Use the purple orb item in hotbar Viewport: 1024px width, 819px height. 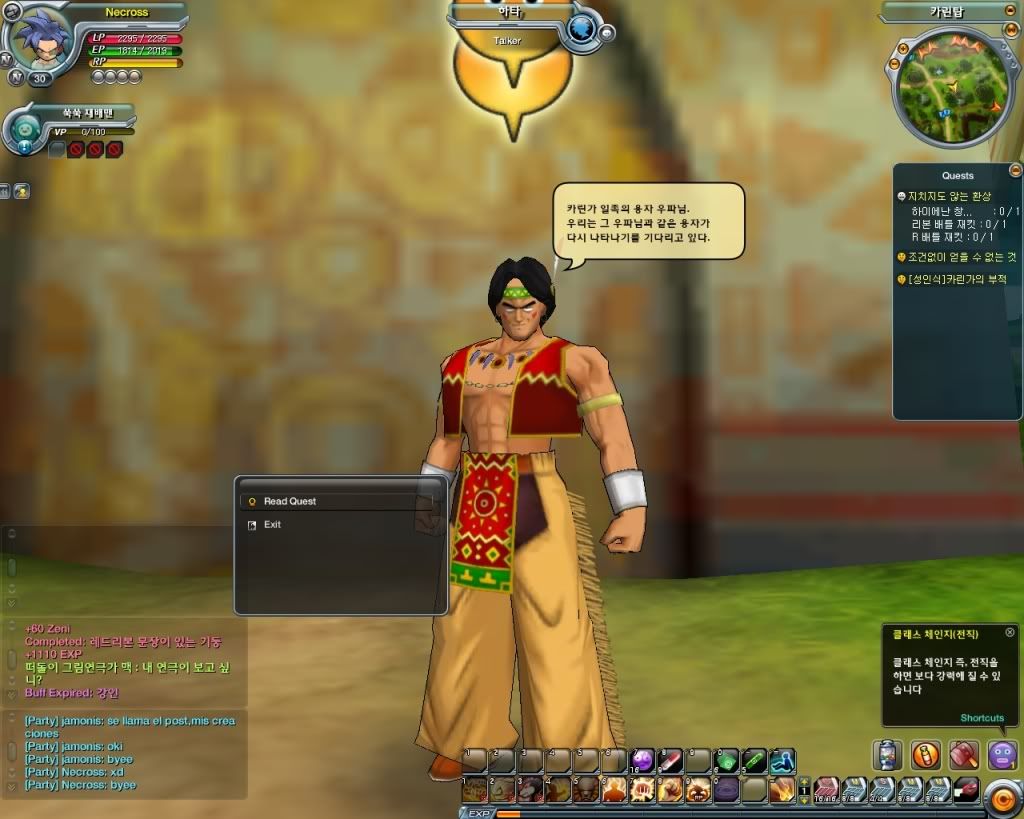pos(642,761)
